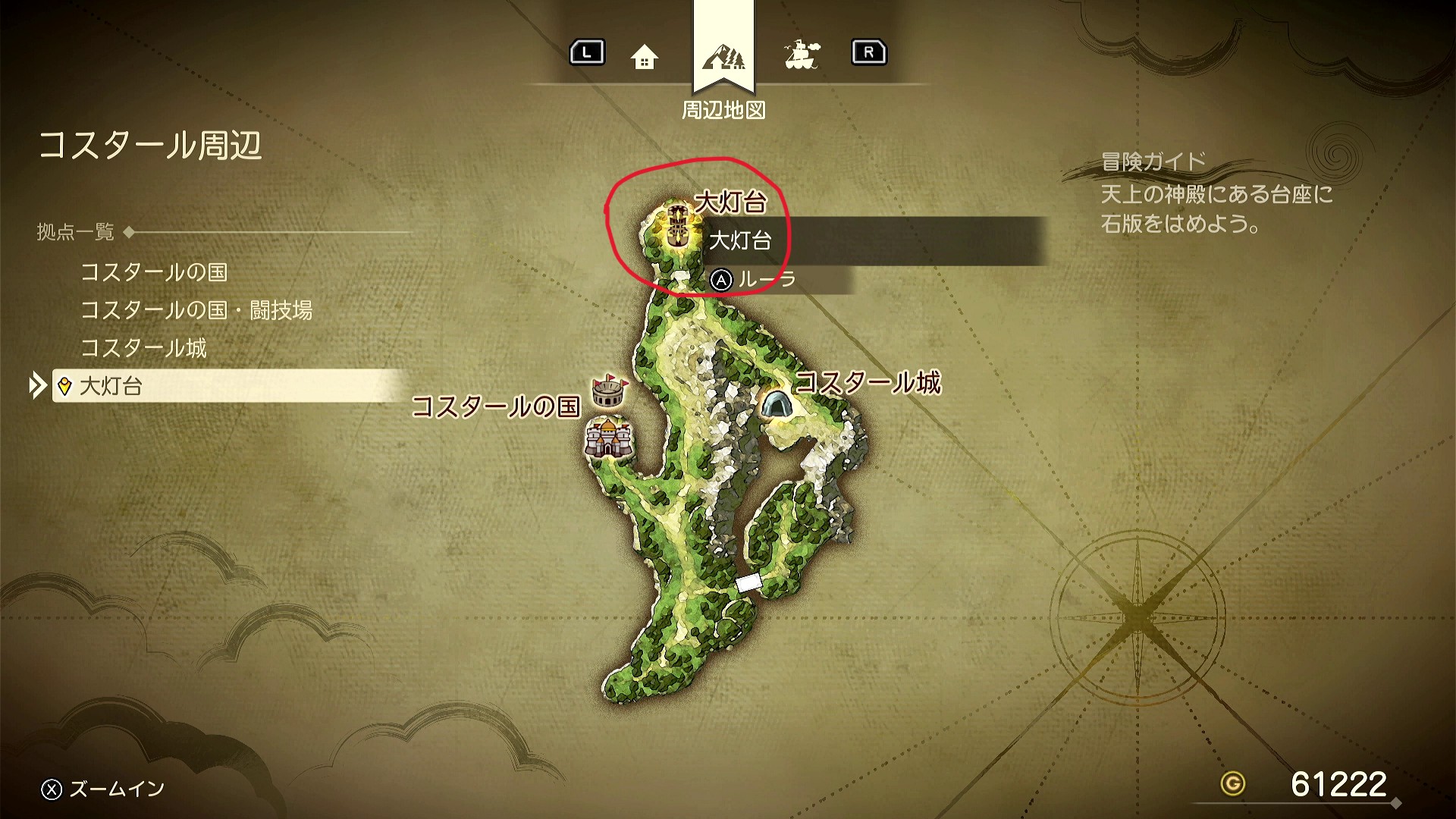
Task: Select コスタールの国 in the location list
Action: (x=154, y=272)
